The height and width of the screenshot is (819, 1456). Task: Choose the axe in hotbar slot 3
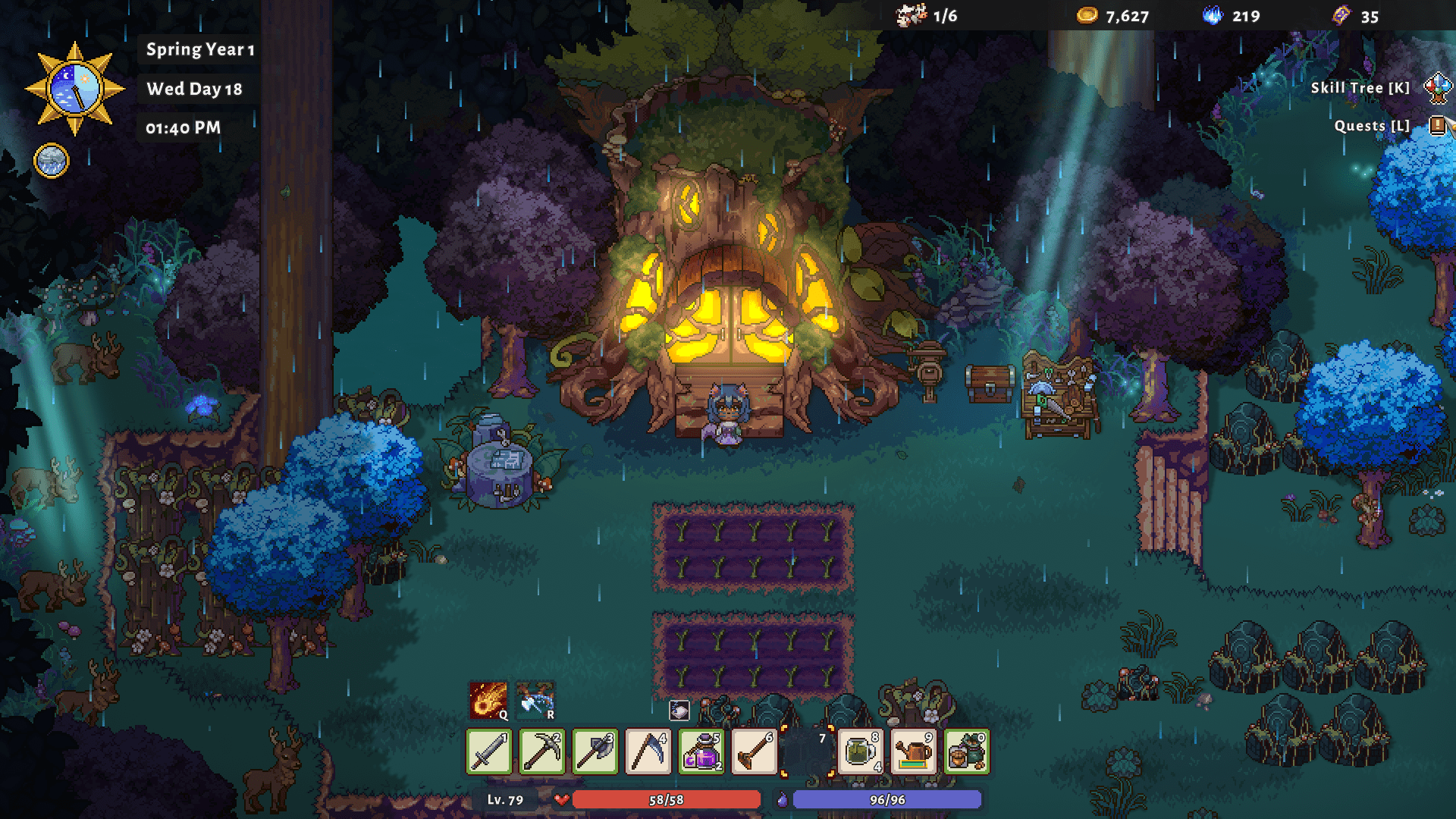(595, 752)
